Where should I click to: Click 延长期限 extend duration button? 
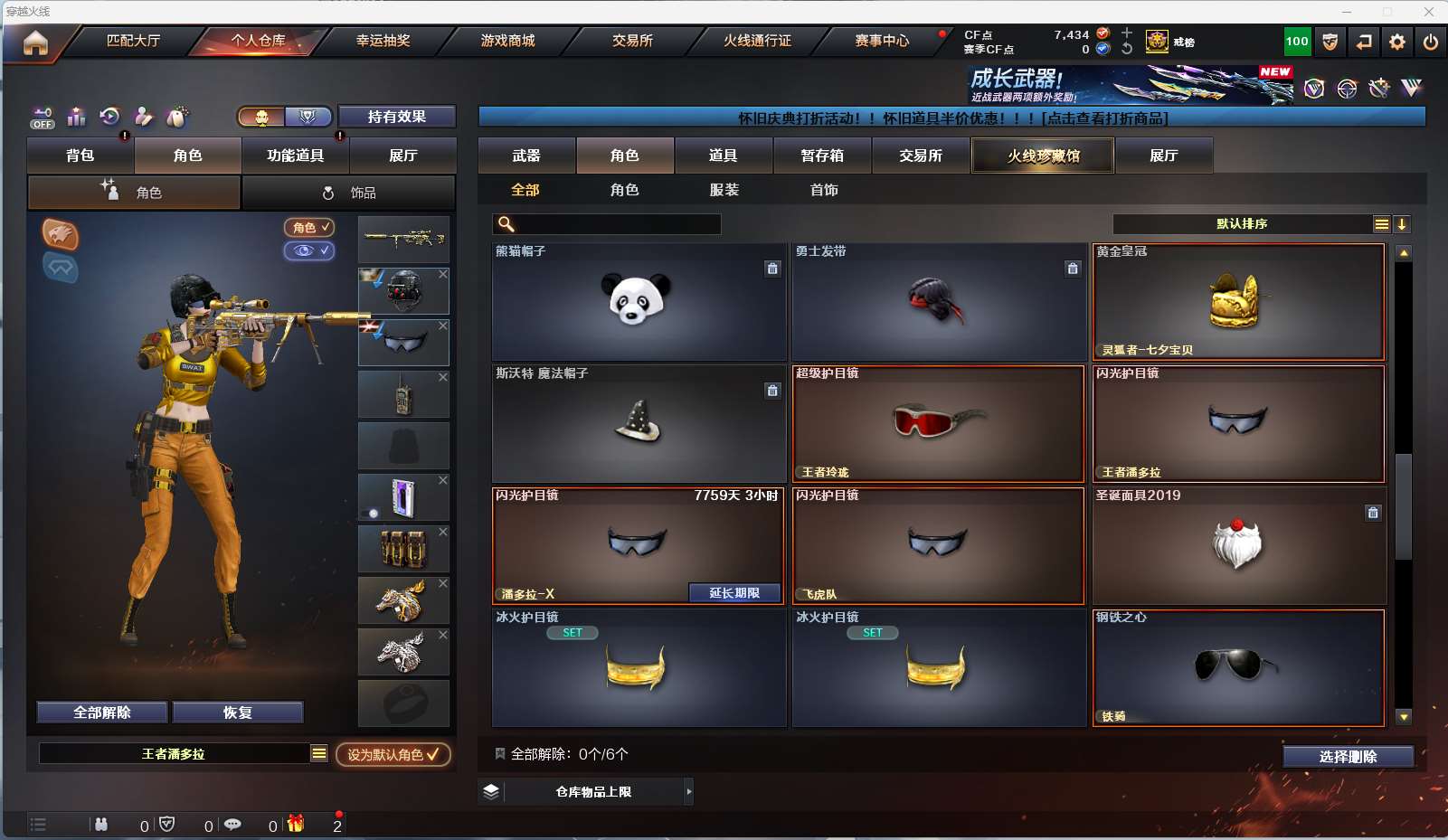pyautogui.click(x=733, y=593)
